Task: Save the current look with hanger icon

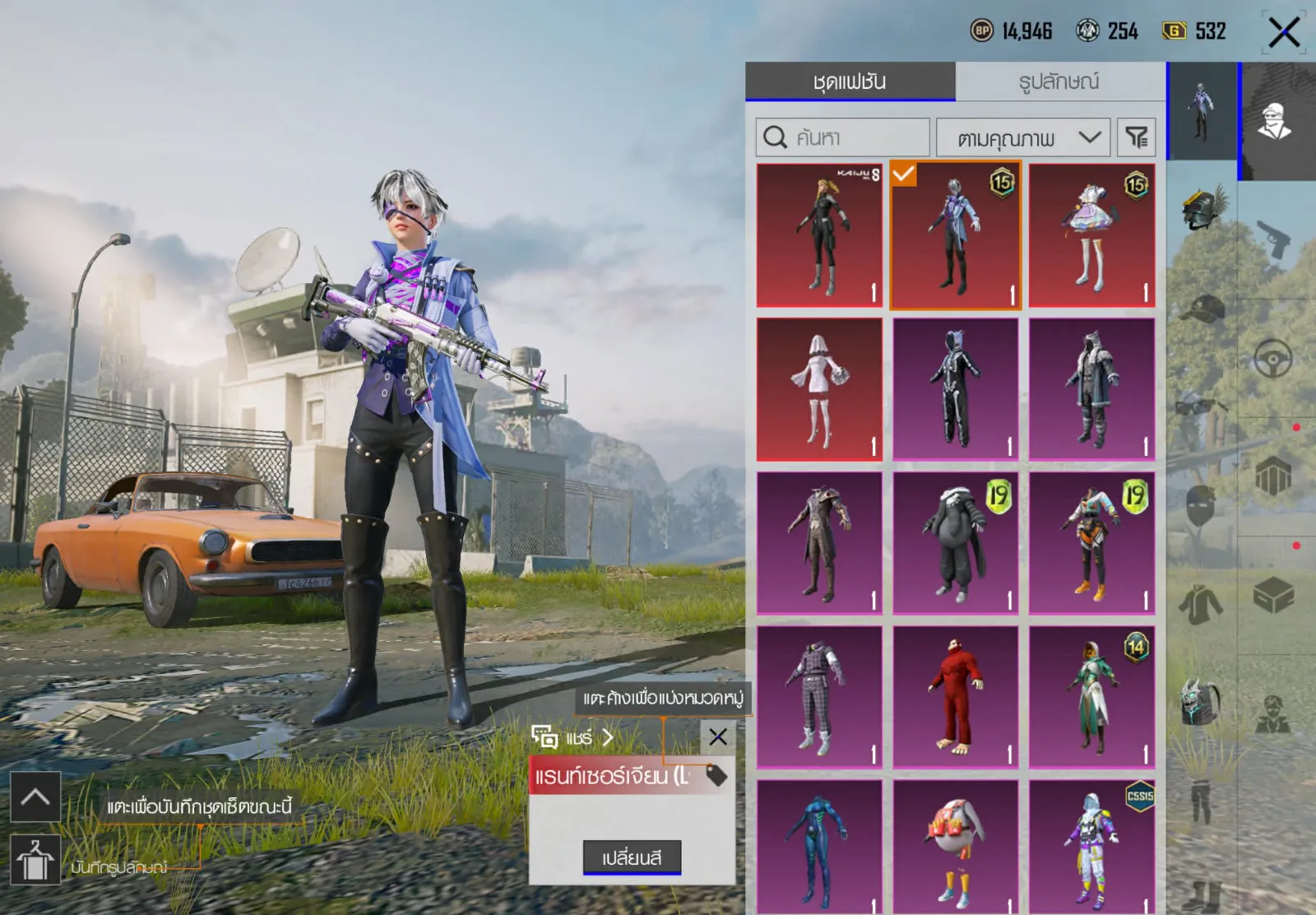Action: pos(35,860)
